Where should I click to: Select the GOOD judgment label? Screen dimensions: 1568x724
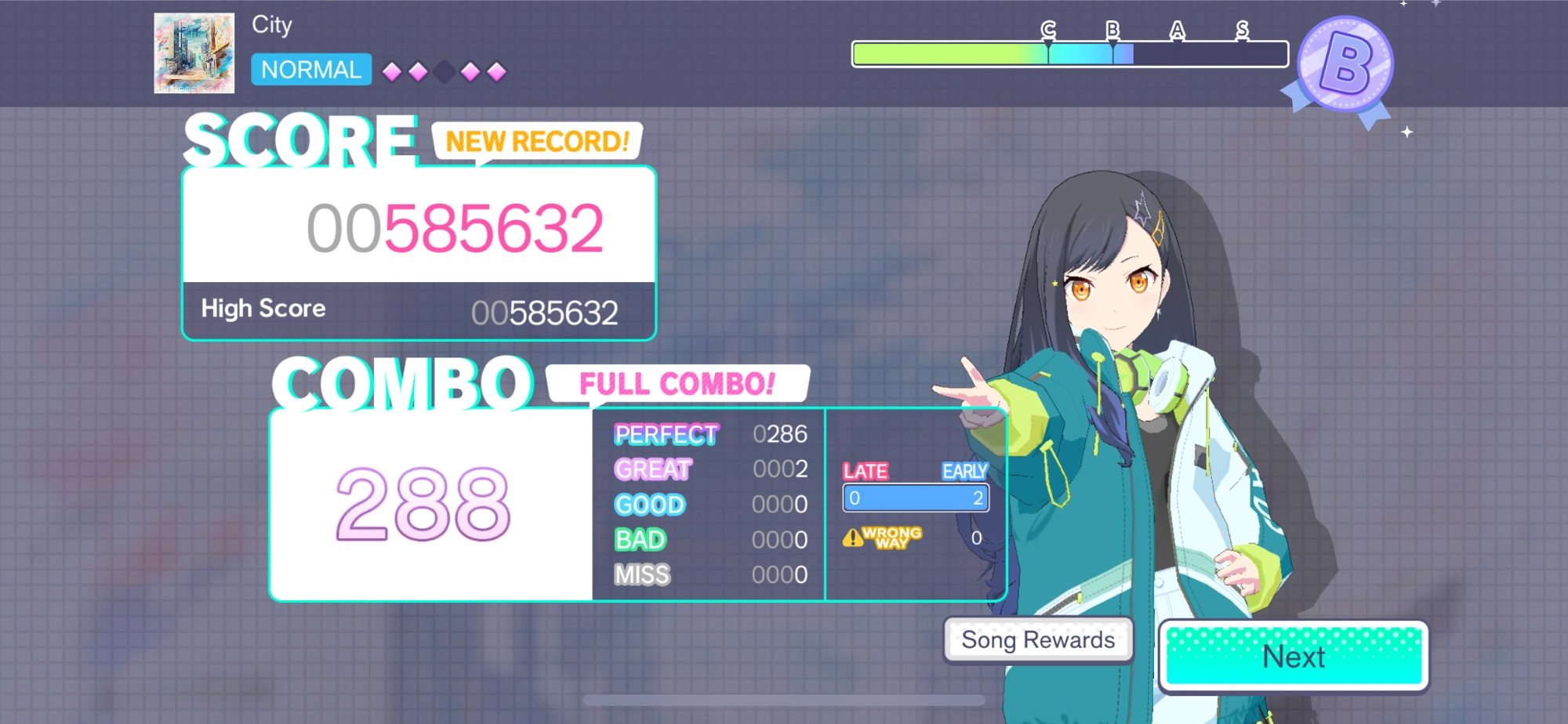click(x=649, y=505)
